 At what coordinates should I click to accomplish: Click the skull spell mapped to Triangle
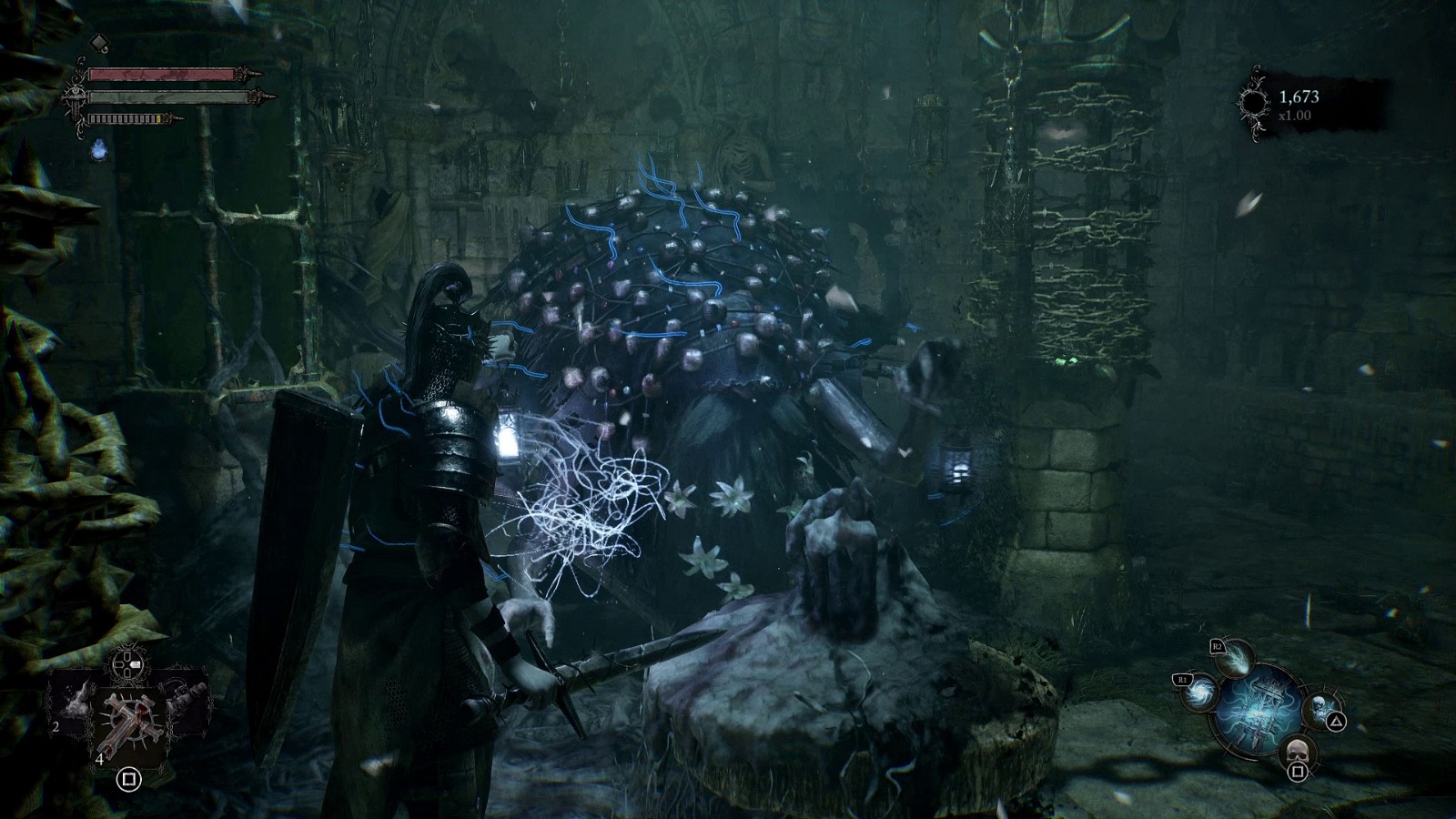(x=1319, y=709)
